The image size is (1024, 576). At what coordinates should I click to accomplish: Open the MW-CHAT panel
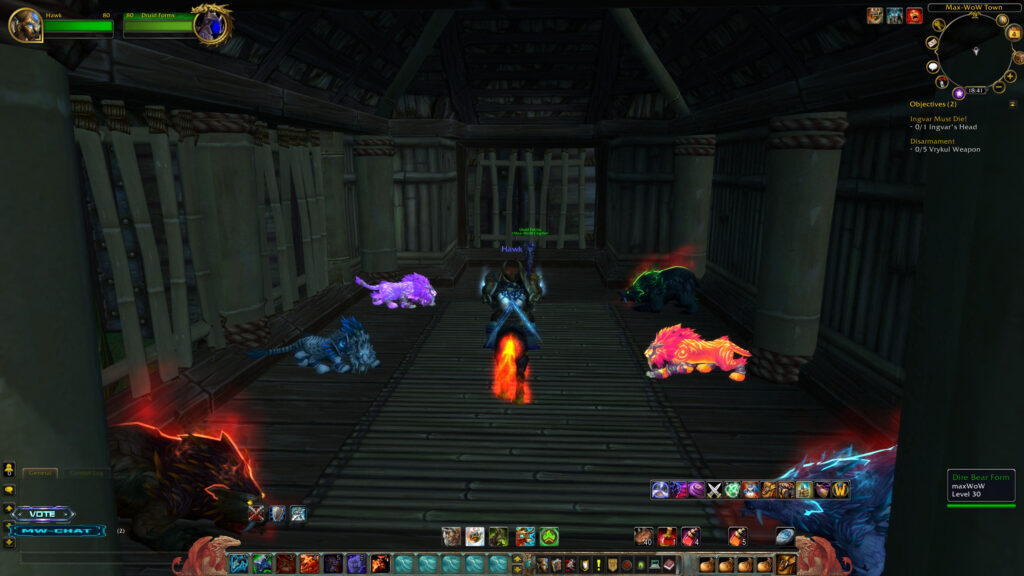pos(58,531)
